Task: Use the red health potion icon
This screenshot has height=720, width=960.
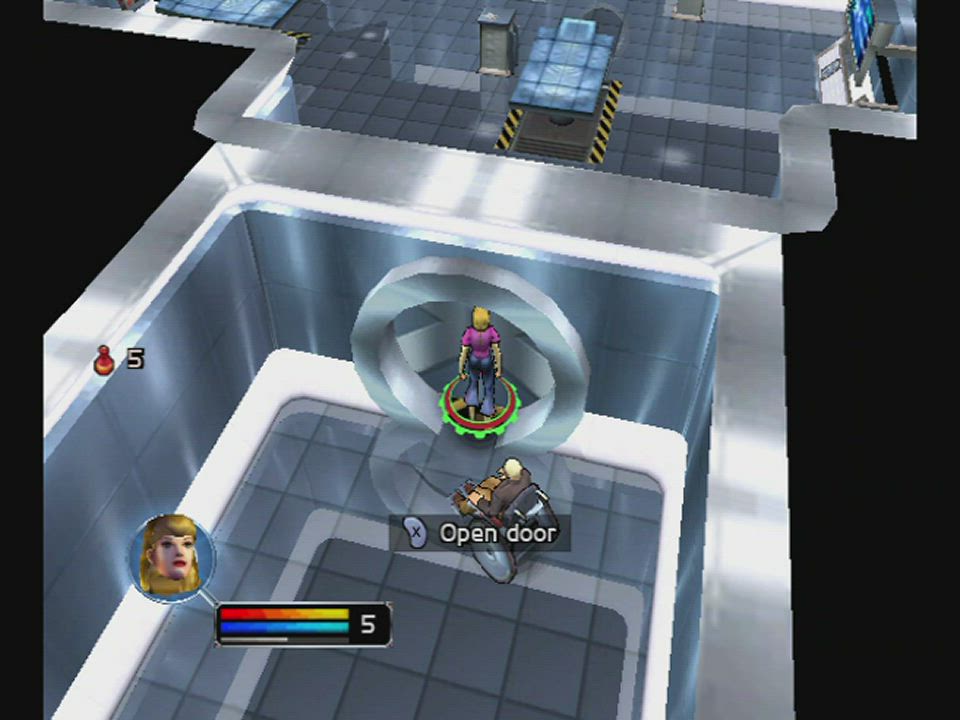Action: click(x=104, y=359)
